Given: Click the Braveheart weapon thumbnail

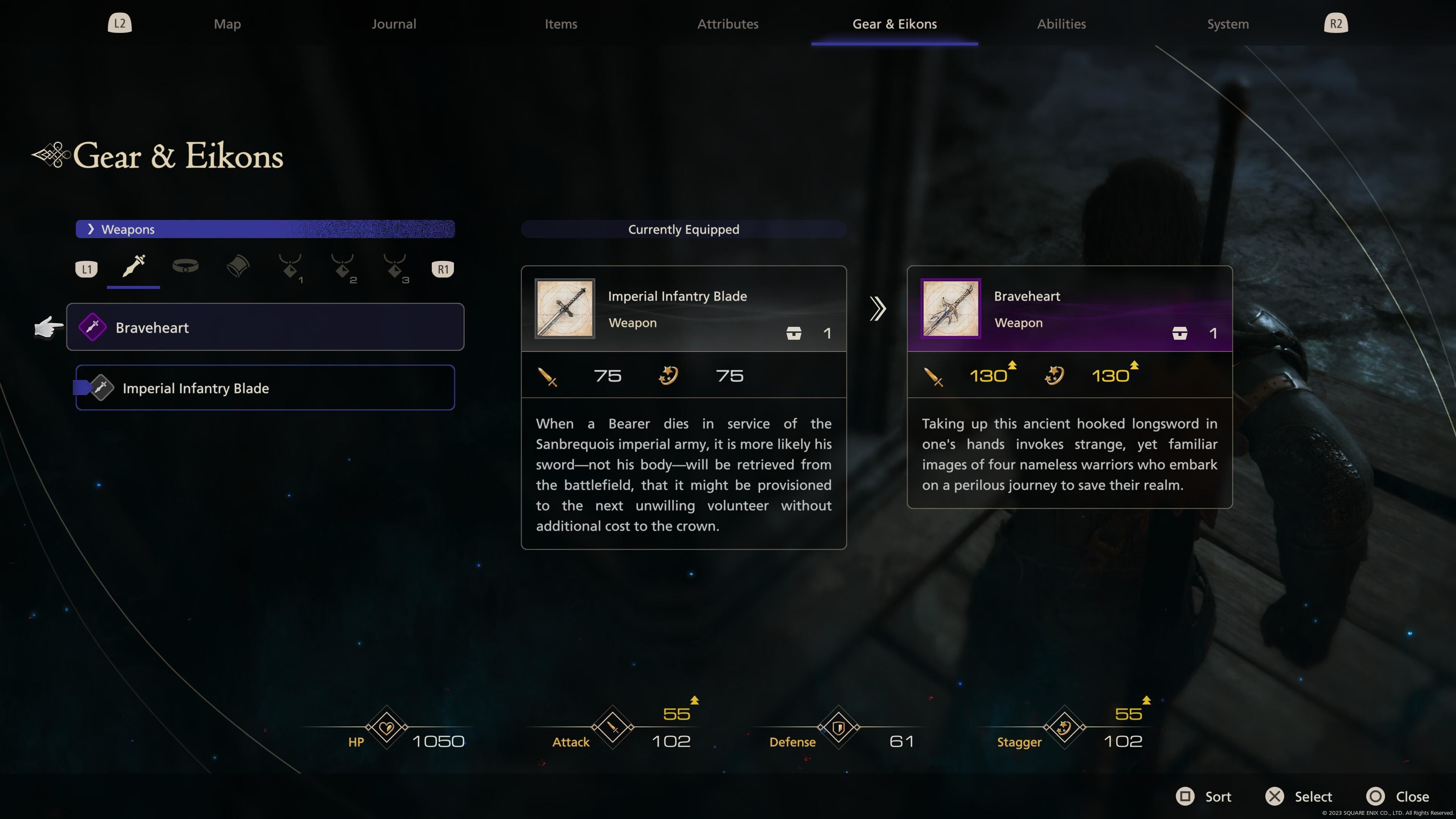Looking at the screenshot, I should click(950, 308).
